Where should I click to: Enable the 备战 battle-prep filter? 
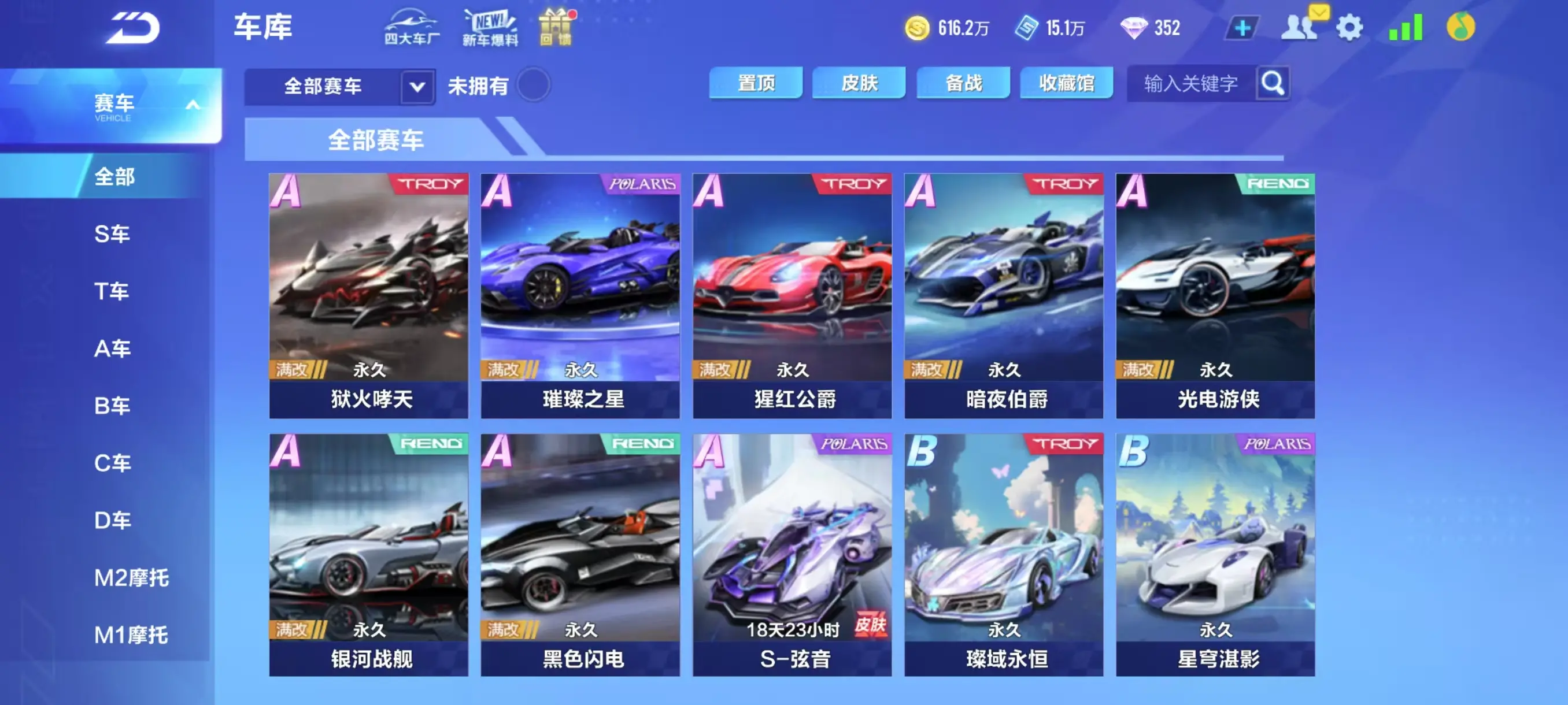[x=963, y=83]
